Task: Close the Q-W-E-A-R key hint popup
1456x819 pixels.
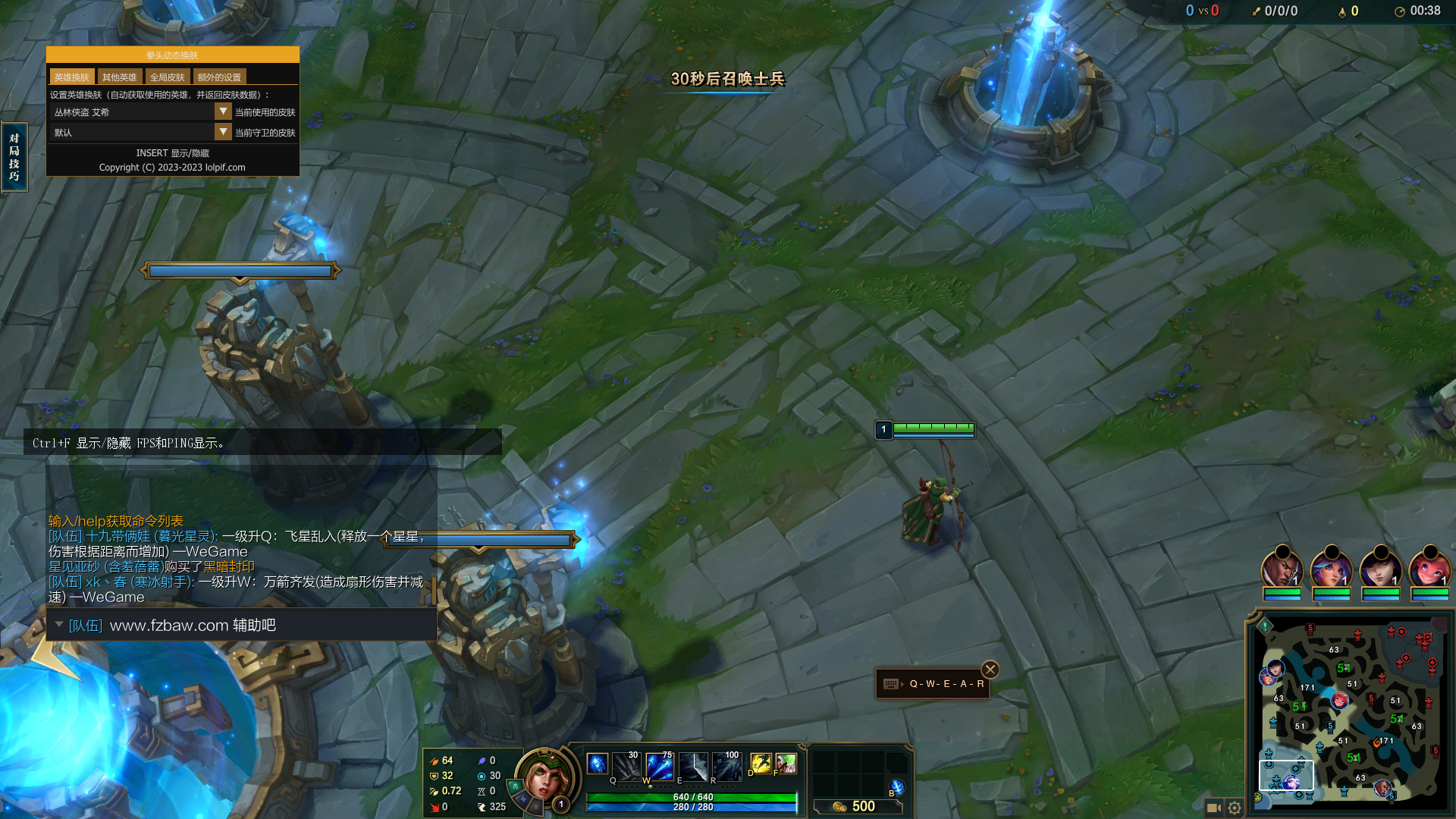Action: [x=990, y=670]
